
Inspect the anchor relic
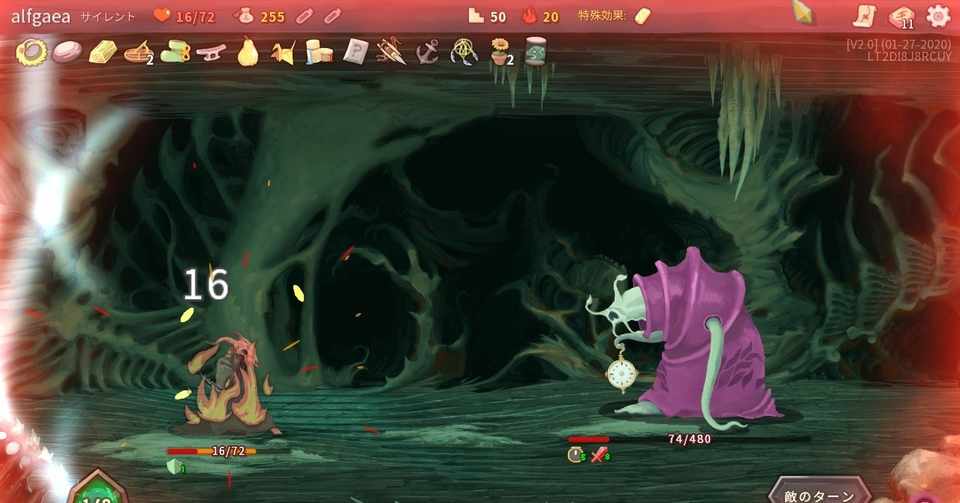pos(427,51)
